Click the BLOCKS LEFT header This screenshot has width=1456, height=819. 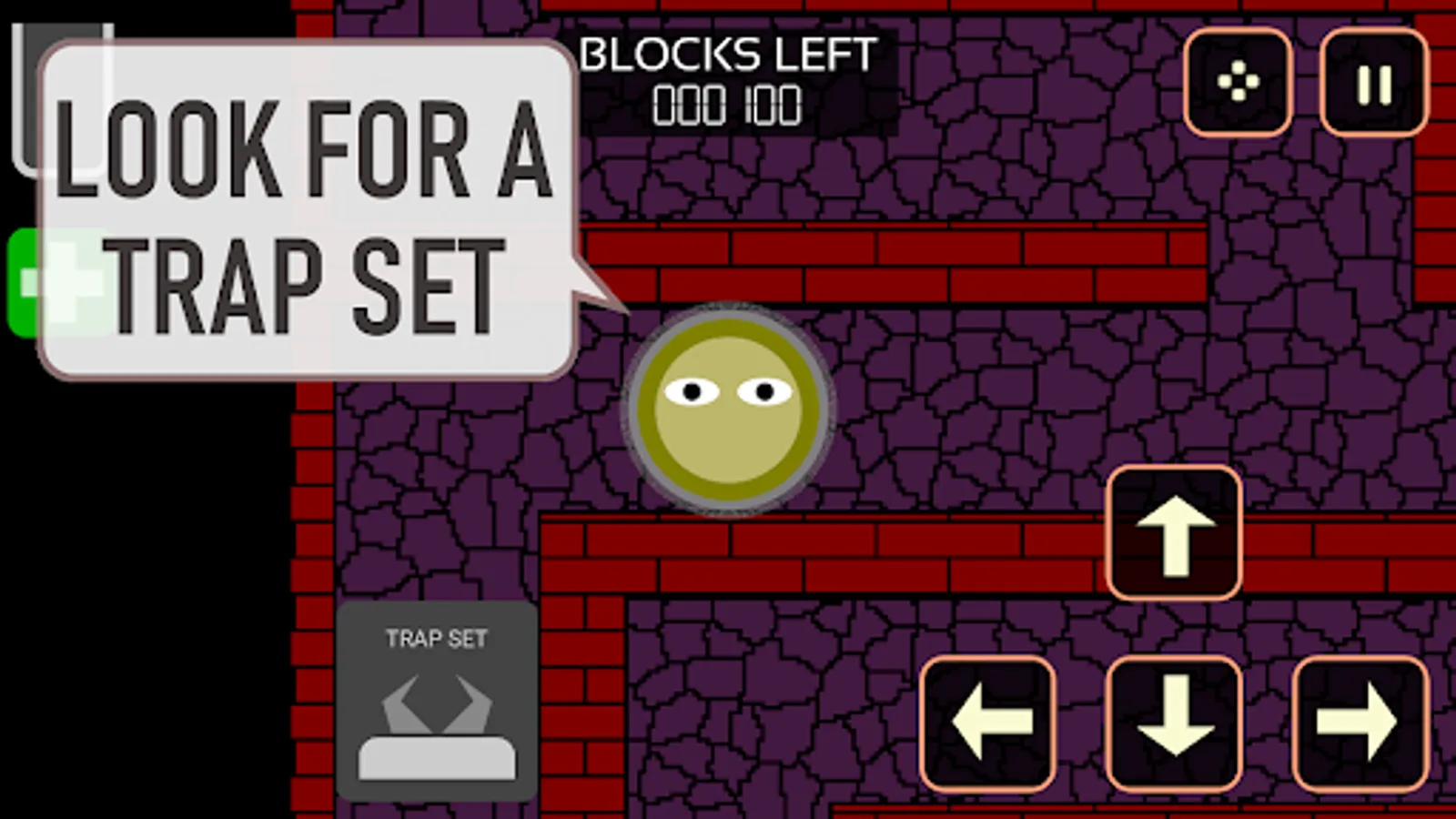coord(728,55)
